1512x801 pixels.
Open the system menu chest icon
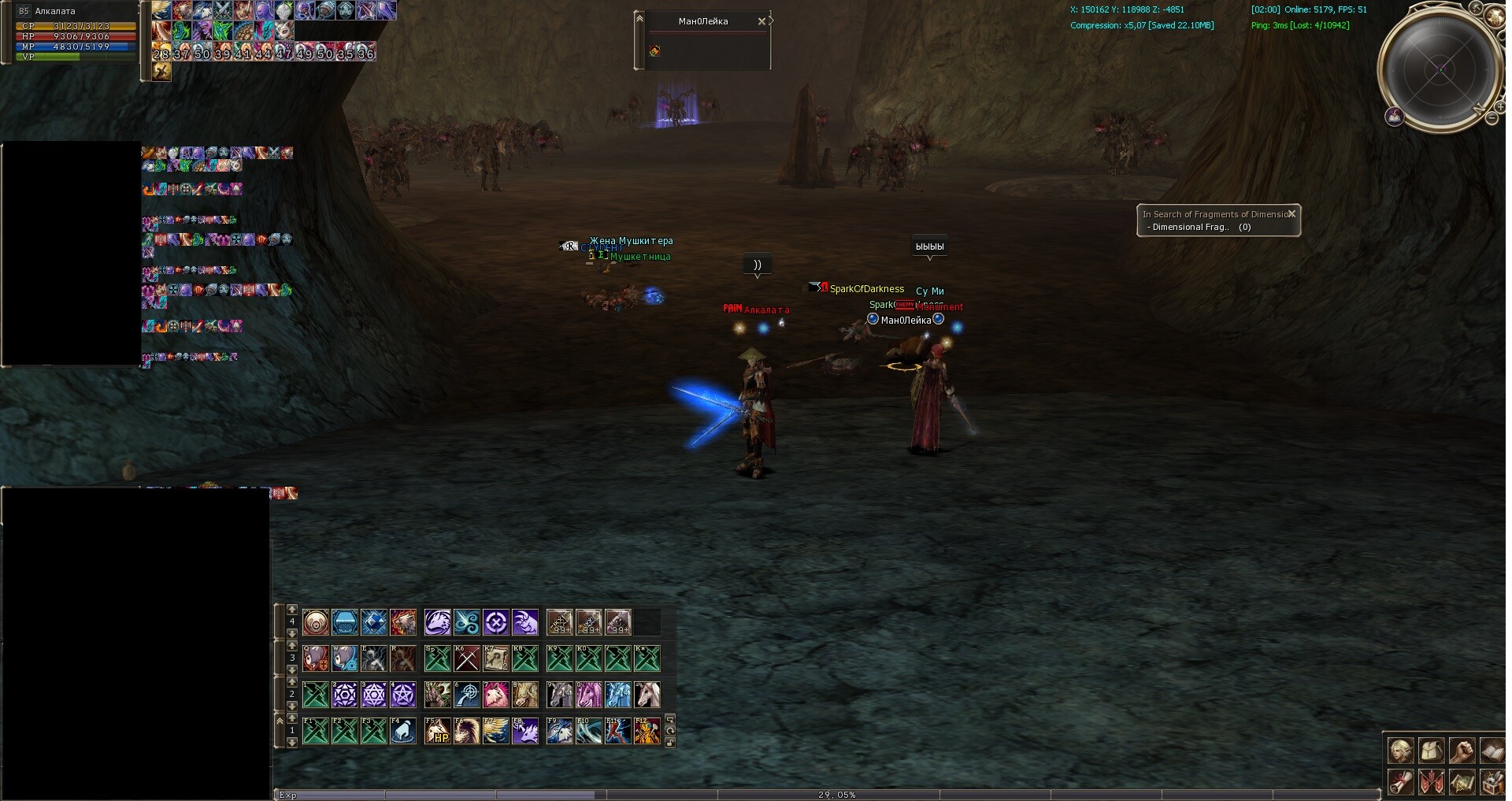[1492, 781]
